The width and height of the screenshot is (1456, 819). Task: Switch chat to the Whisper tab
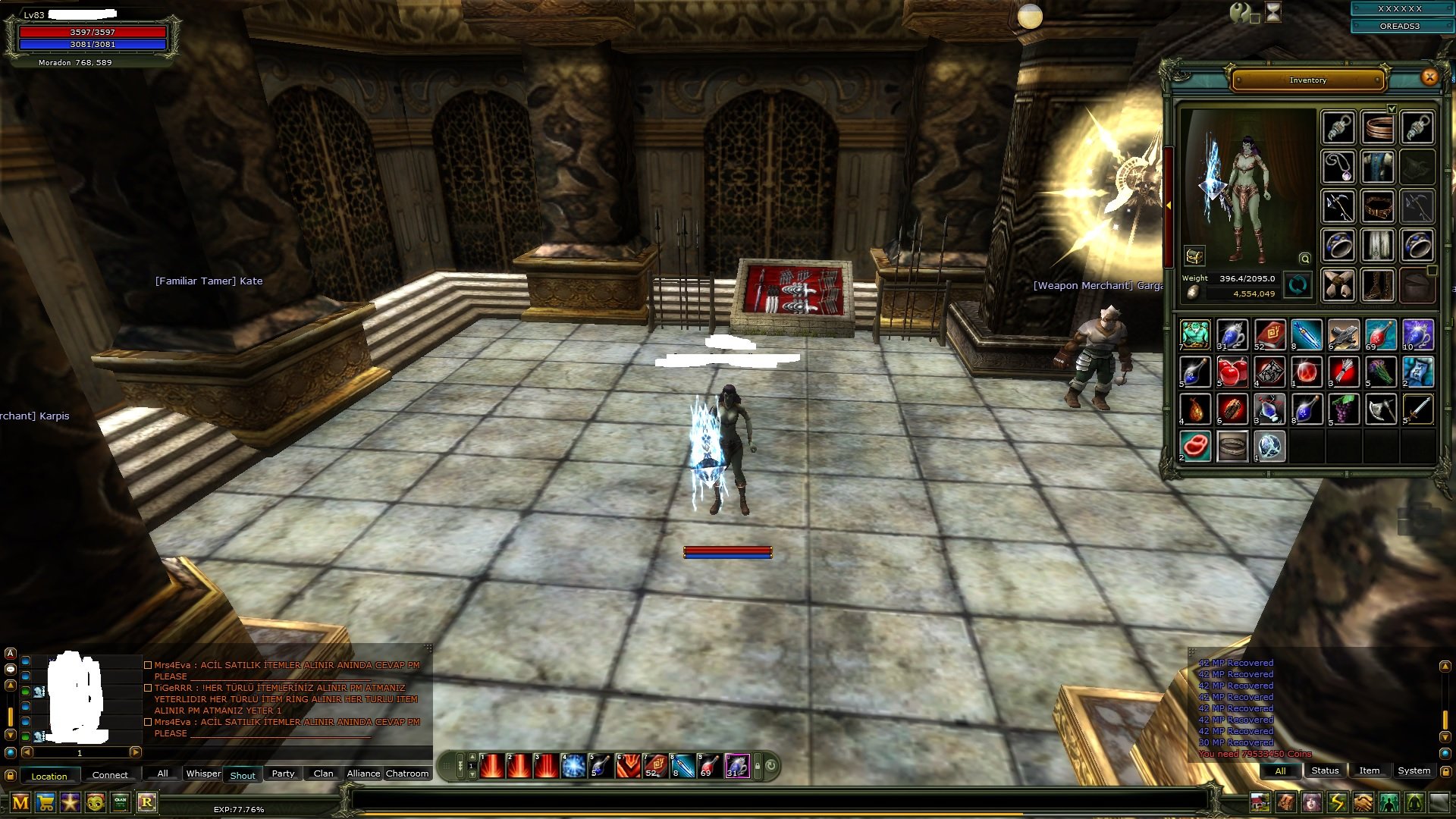[203, 773]
